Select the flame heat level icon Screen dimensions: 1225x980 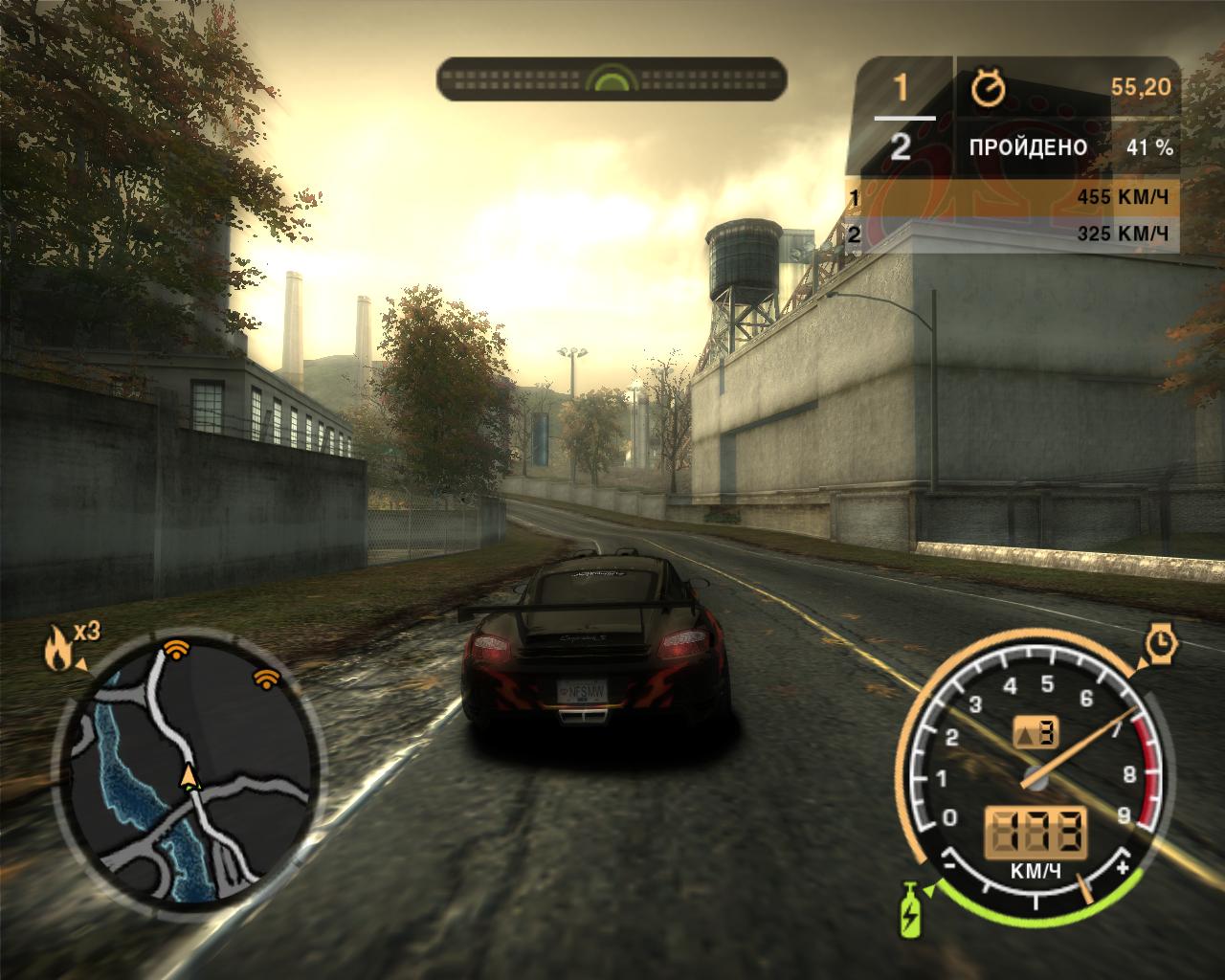[56, 650]
